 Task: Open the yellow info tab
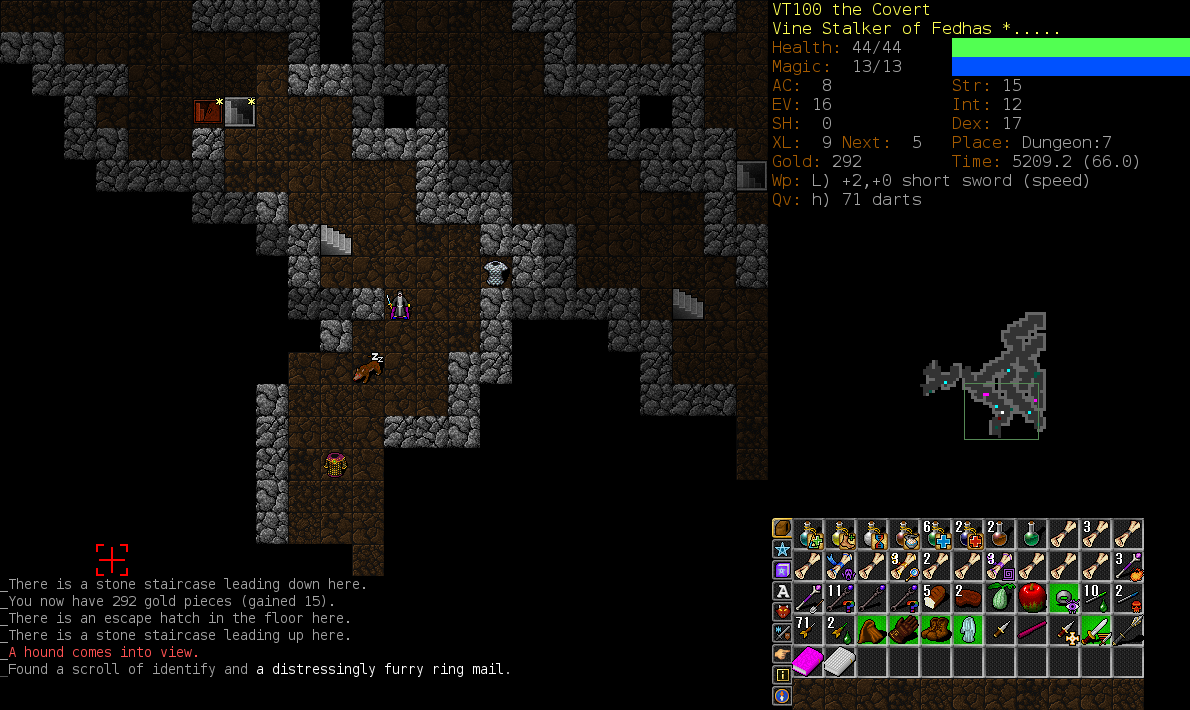(781, 675)
